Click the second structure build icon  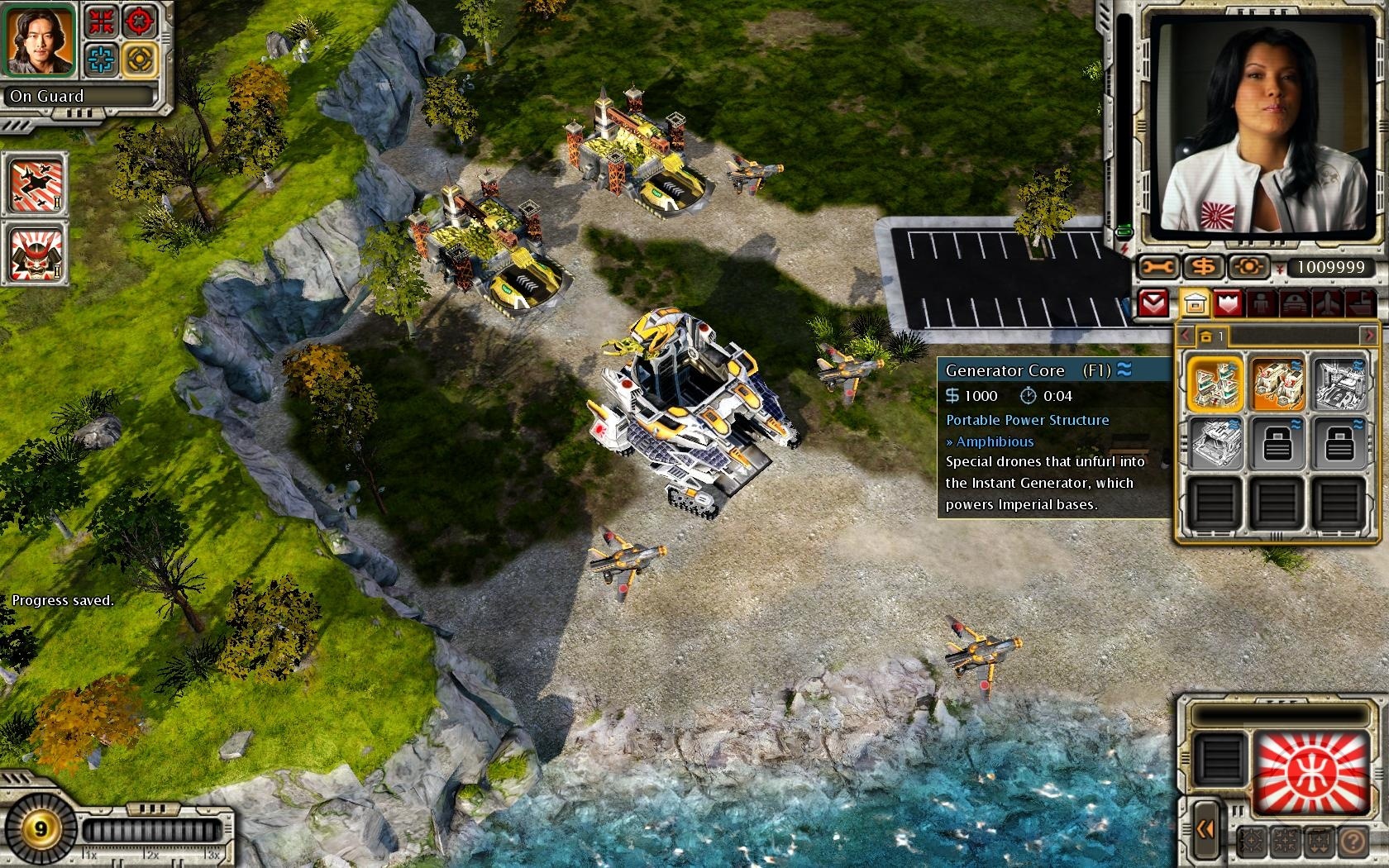(1277, 383)
